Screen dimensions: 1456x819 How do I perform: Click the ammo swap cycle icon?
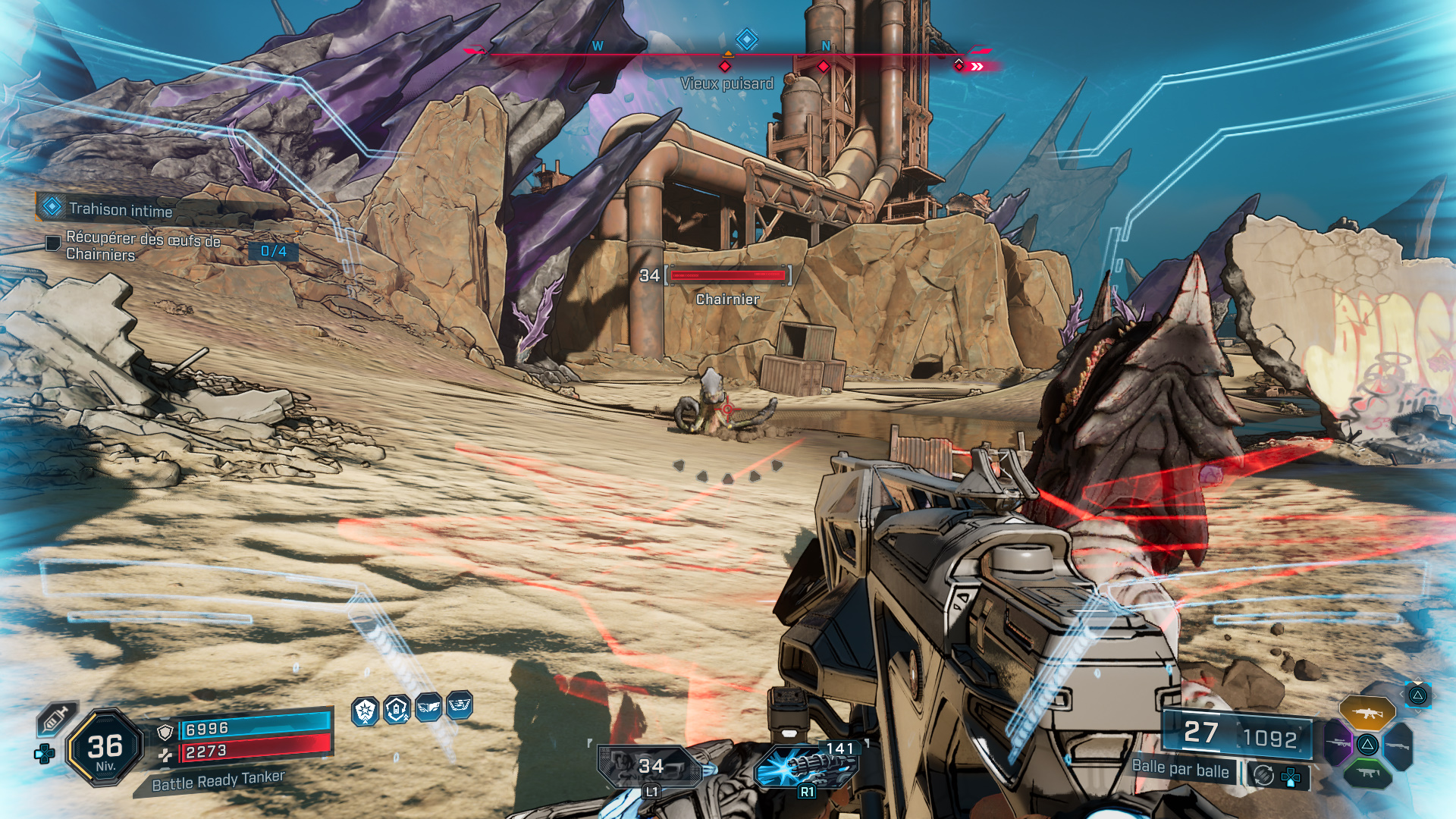tap(1263, 775)
